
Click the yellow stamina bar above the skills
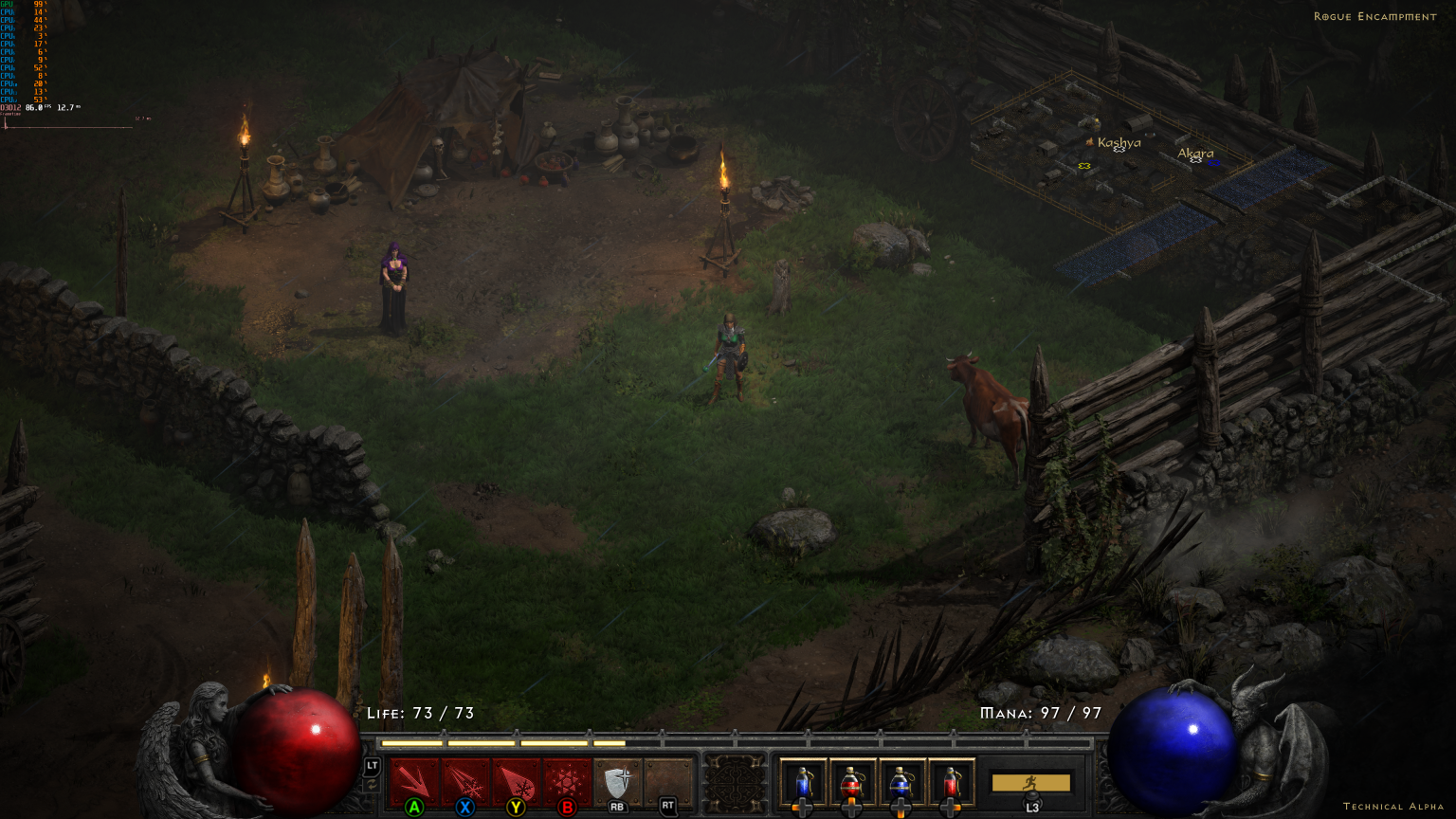click(x=502, y=742)
